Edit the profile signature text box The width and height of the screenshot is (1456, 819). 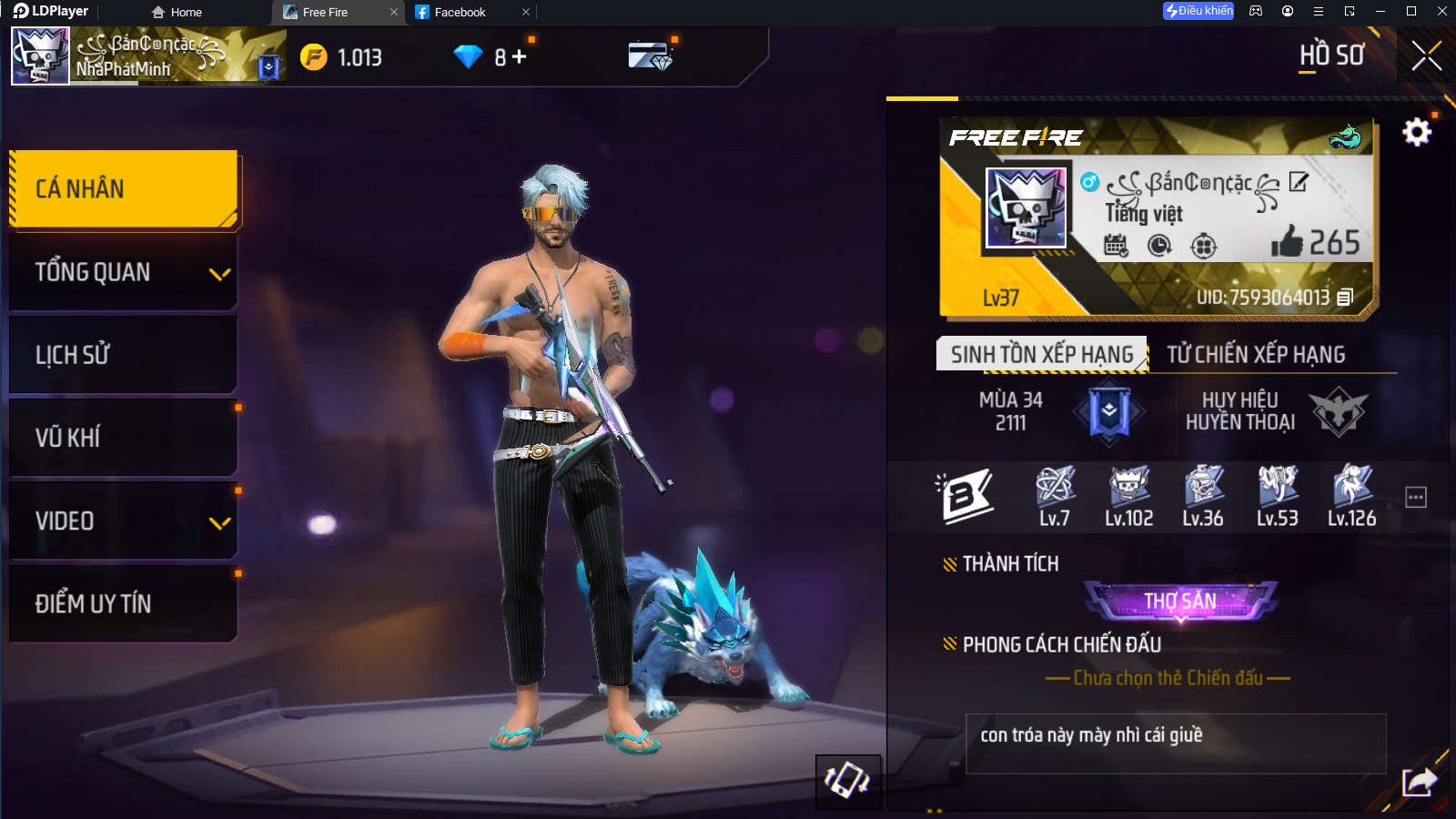1175,743
